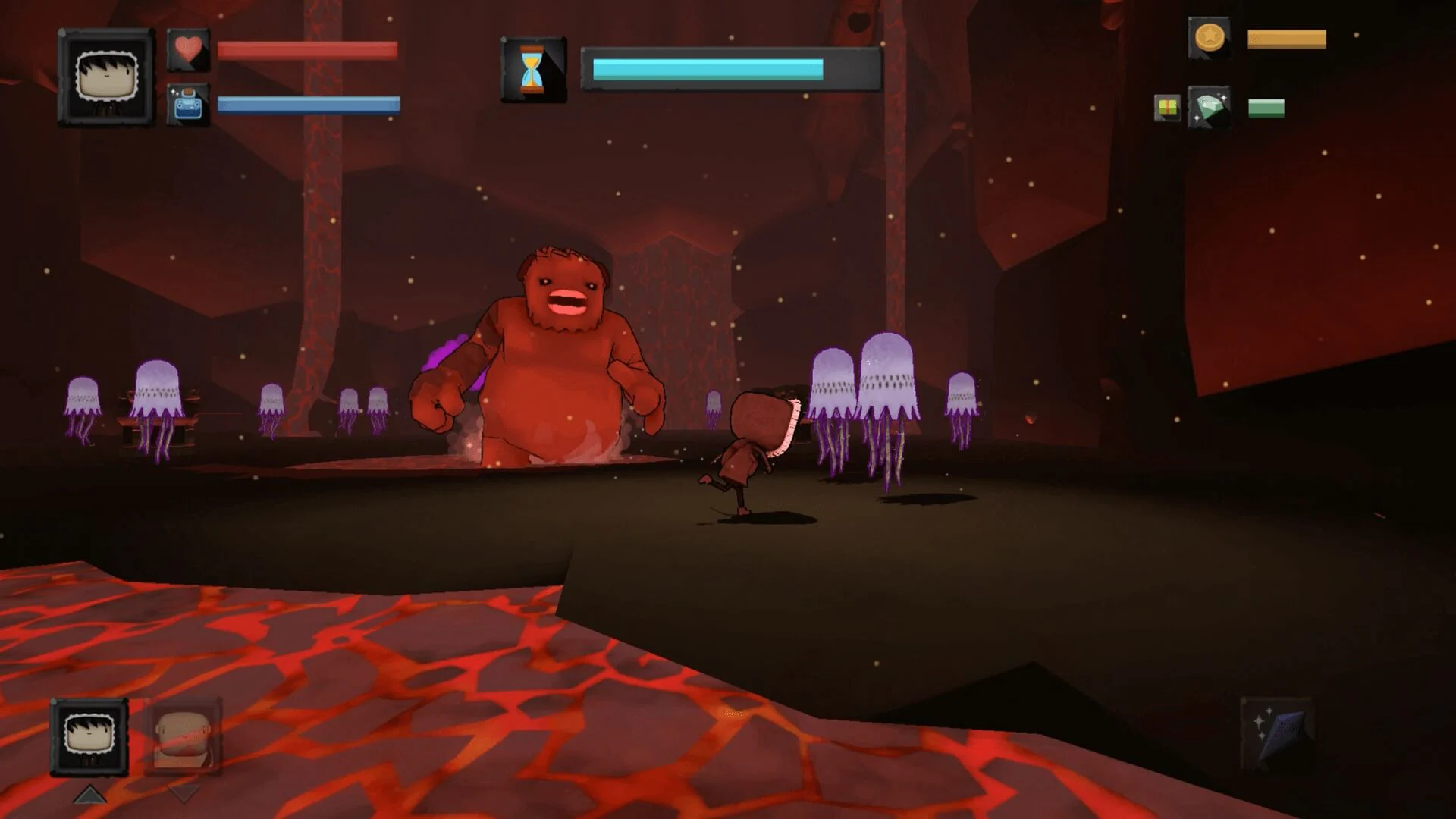Viewport: 1456px width, 819px height.
Task: Open the hourglass timer icon
Action: (531, 68)
